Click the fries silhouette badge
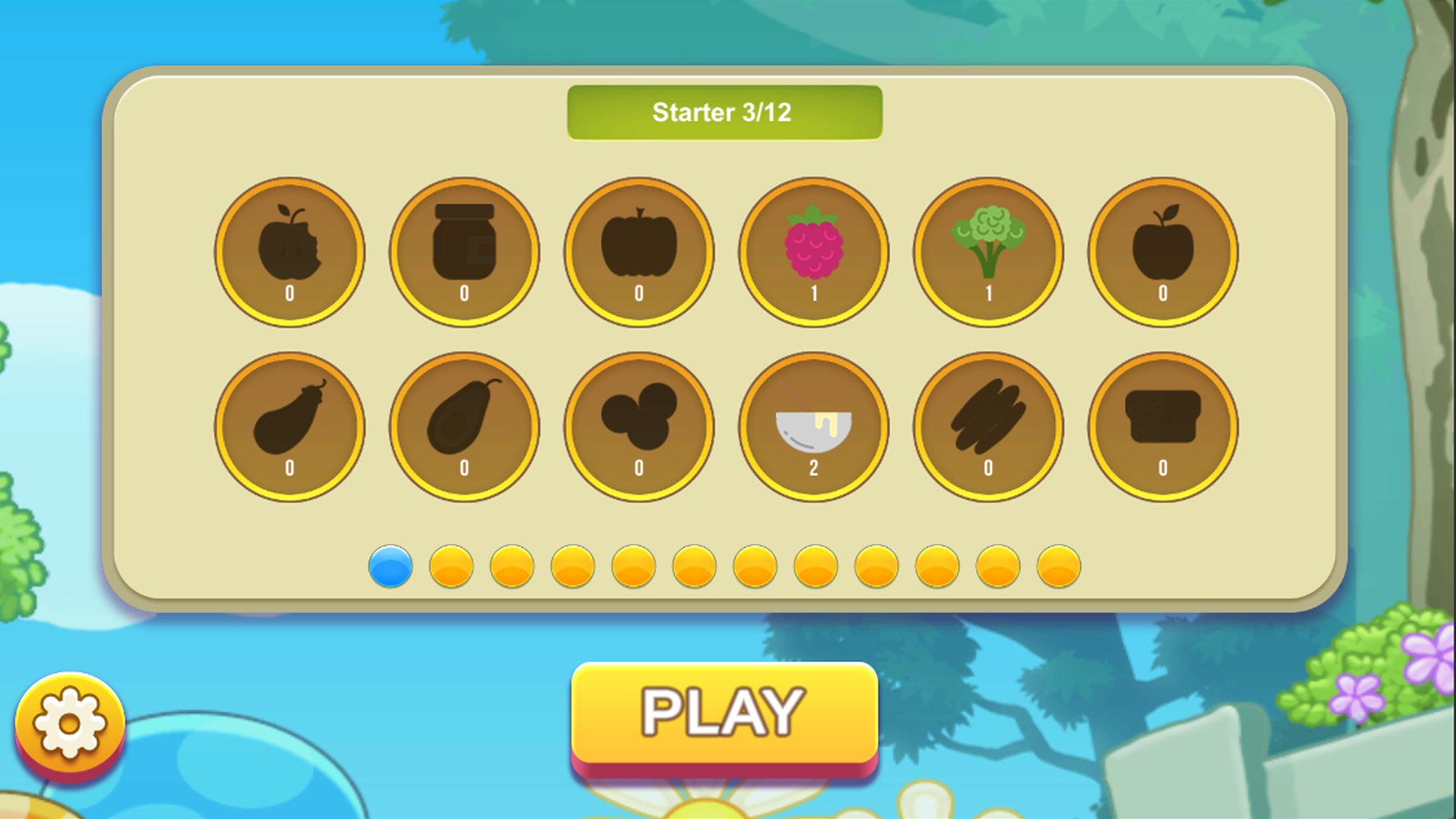This screenshot has width=1456, height=819. 988,426
